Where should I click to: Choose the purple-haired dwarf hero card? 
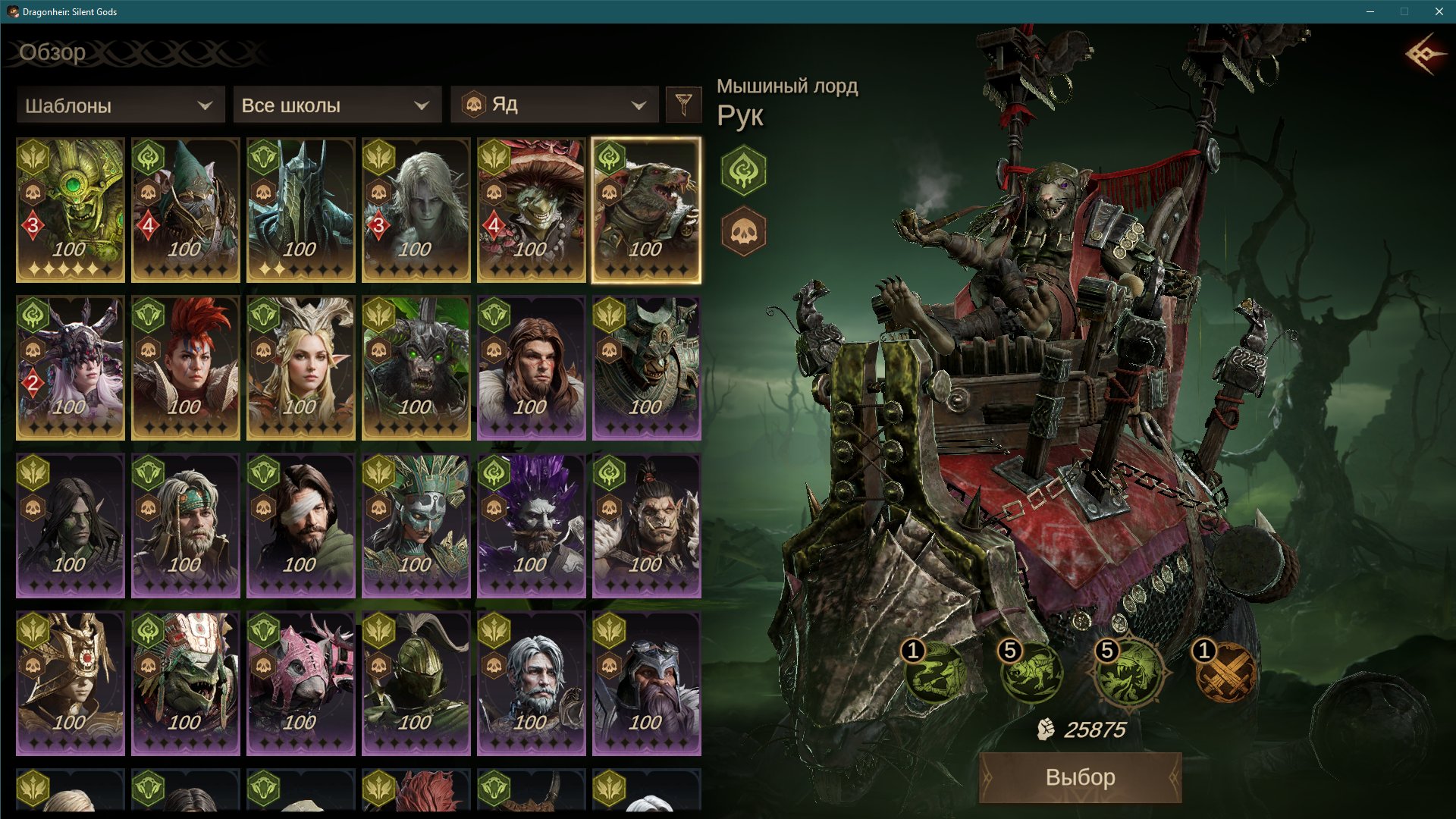click(532, 526)
